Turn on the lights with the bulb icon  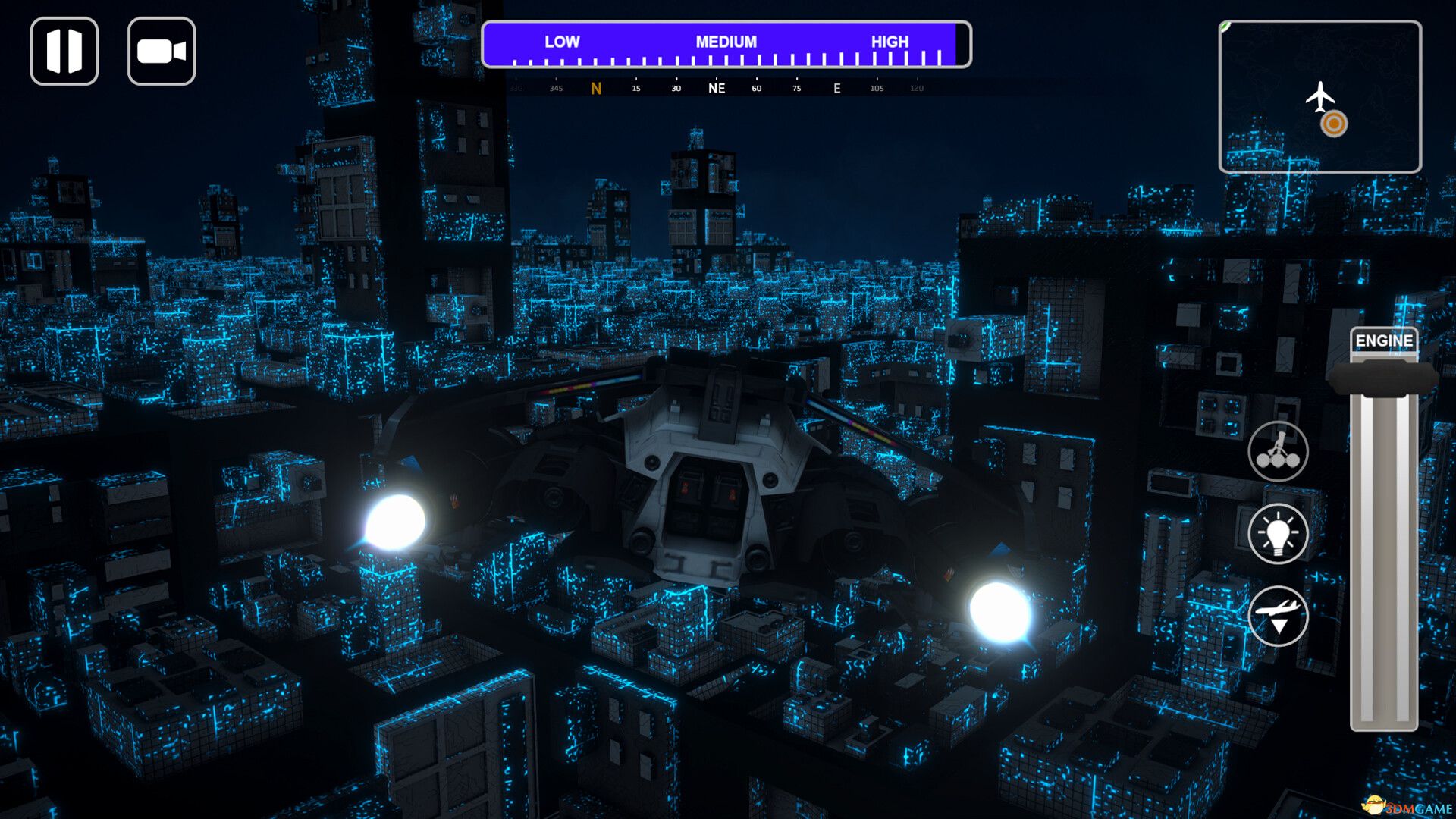point(1278,534)
